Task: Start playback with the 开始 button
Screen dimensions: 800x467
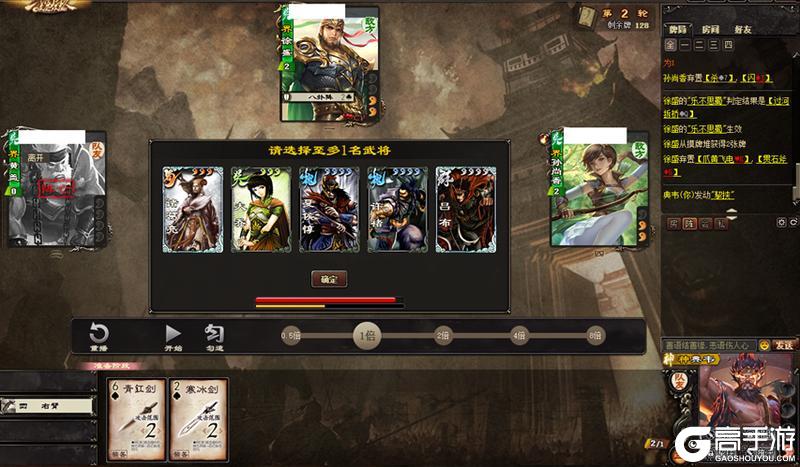Action: click(x=173, y=337)
